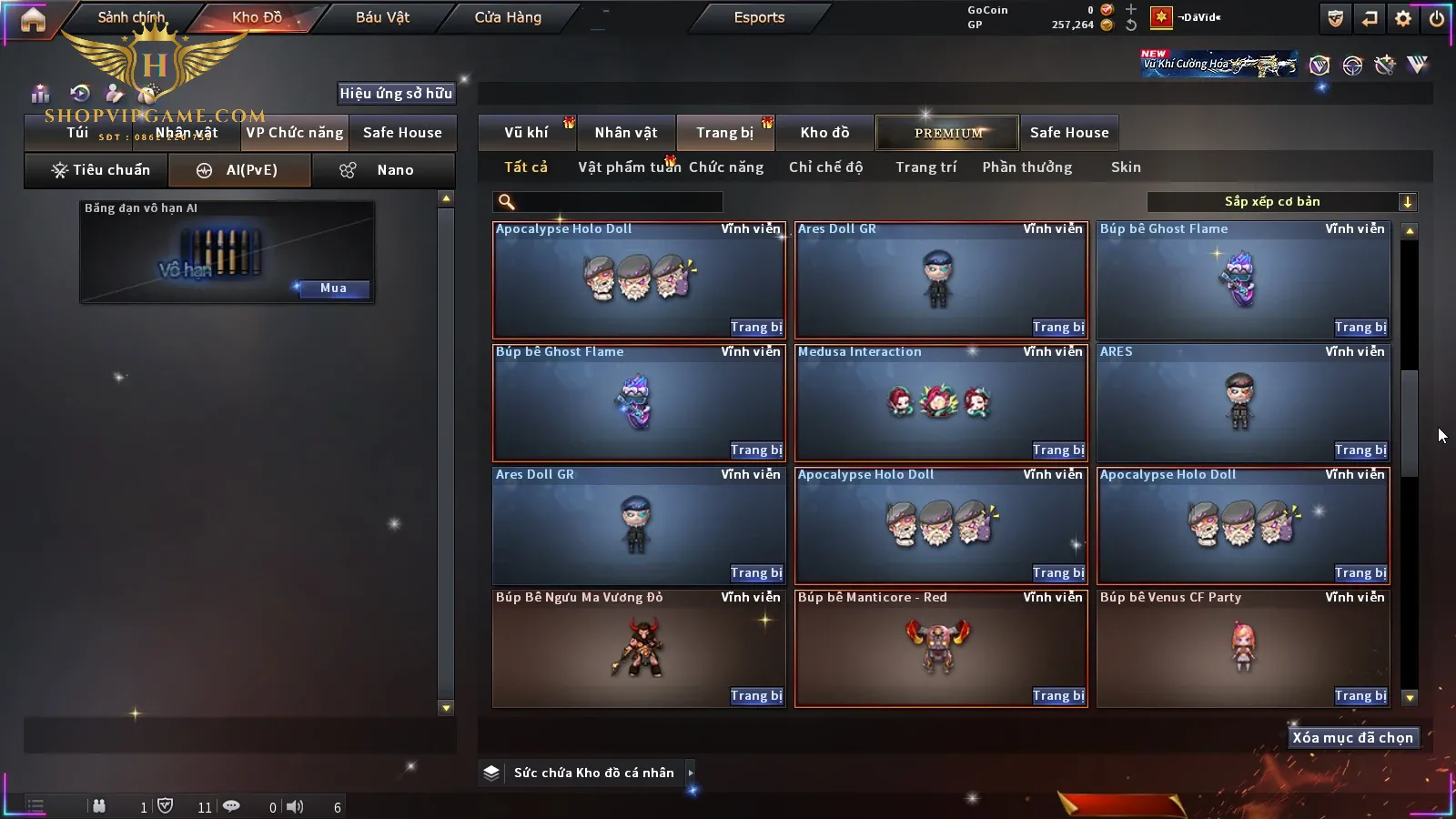The width and height of the screenshot is (1456, 819).
Task: Open the Kho đồ tab
Action: point(824,133)
